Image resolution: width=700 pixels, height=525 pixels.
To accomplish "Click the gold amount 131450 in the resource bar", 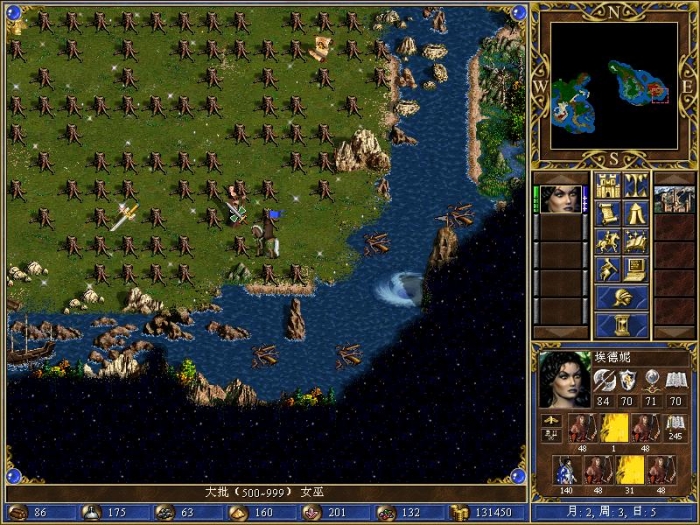I will click(x=478, y=512).
